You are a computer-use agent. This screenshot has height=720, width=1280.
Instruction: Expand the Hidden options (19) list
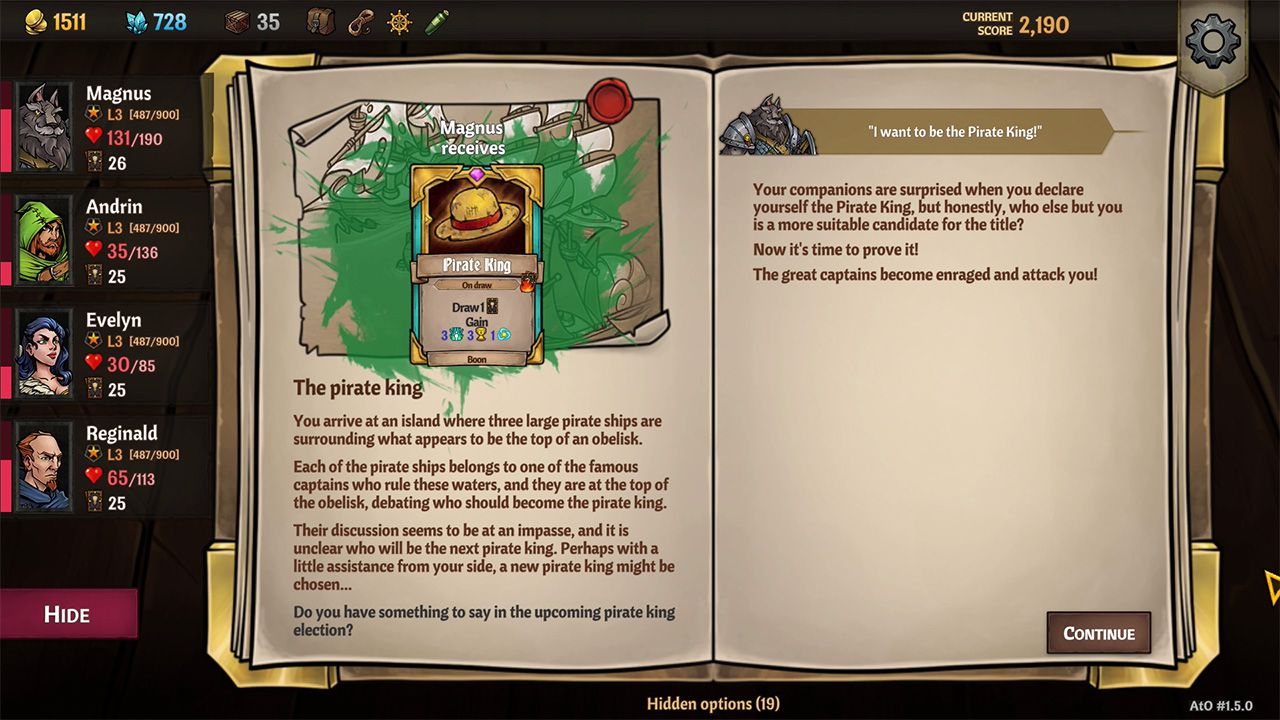(713, 704)
